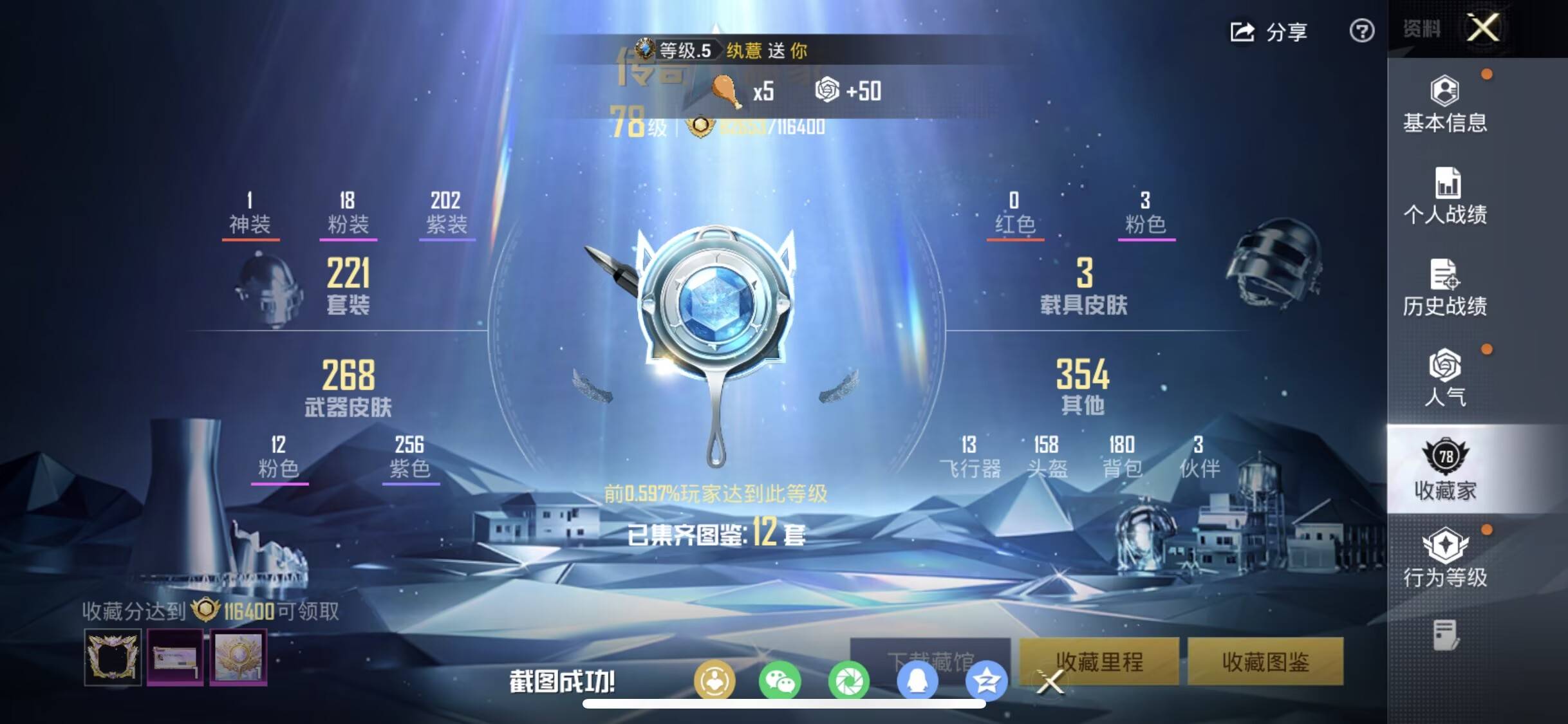Open the 个人战绩 tab

tap(1445, 196)
